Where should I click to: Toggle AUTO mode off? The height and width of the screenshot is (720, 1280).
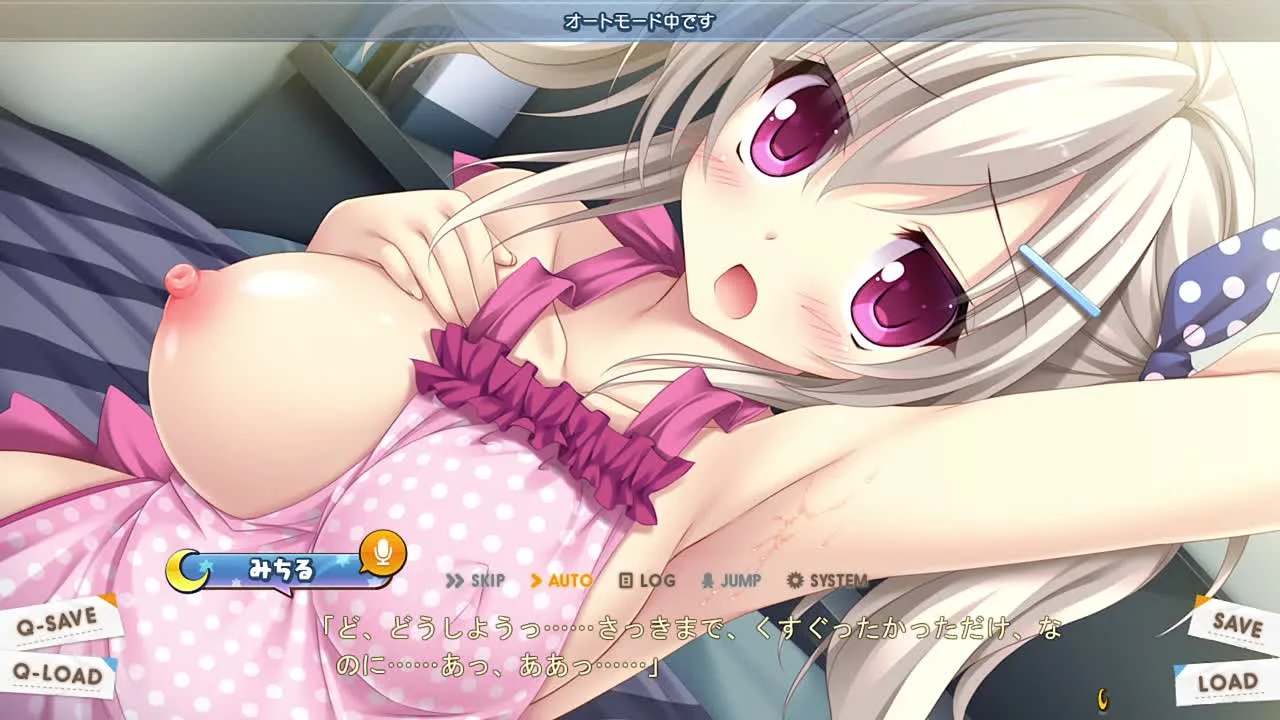(x=561, y=581)
